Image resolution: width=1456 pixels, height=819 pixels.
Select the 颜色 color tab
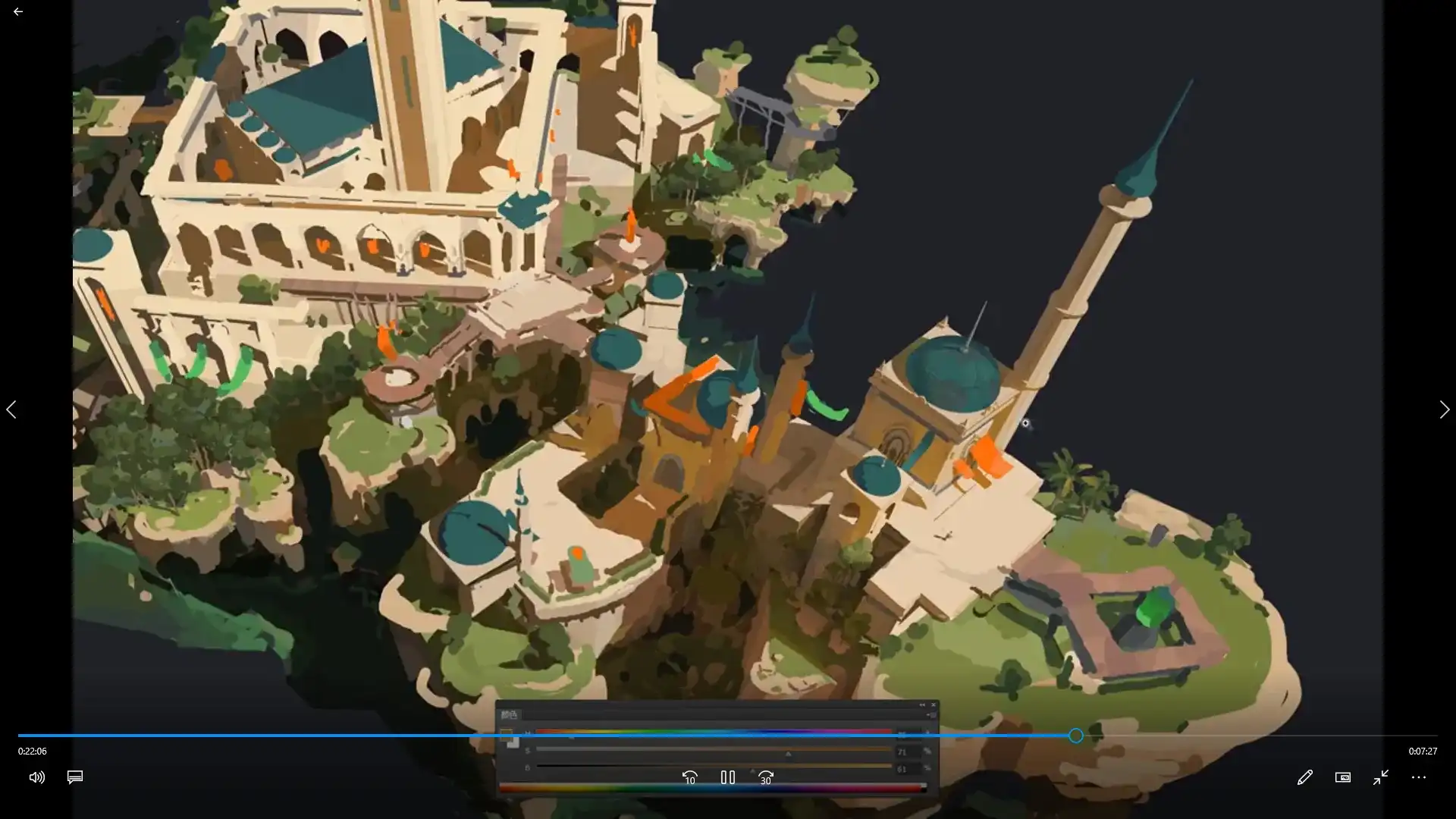point(510,714)
